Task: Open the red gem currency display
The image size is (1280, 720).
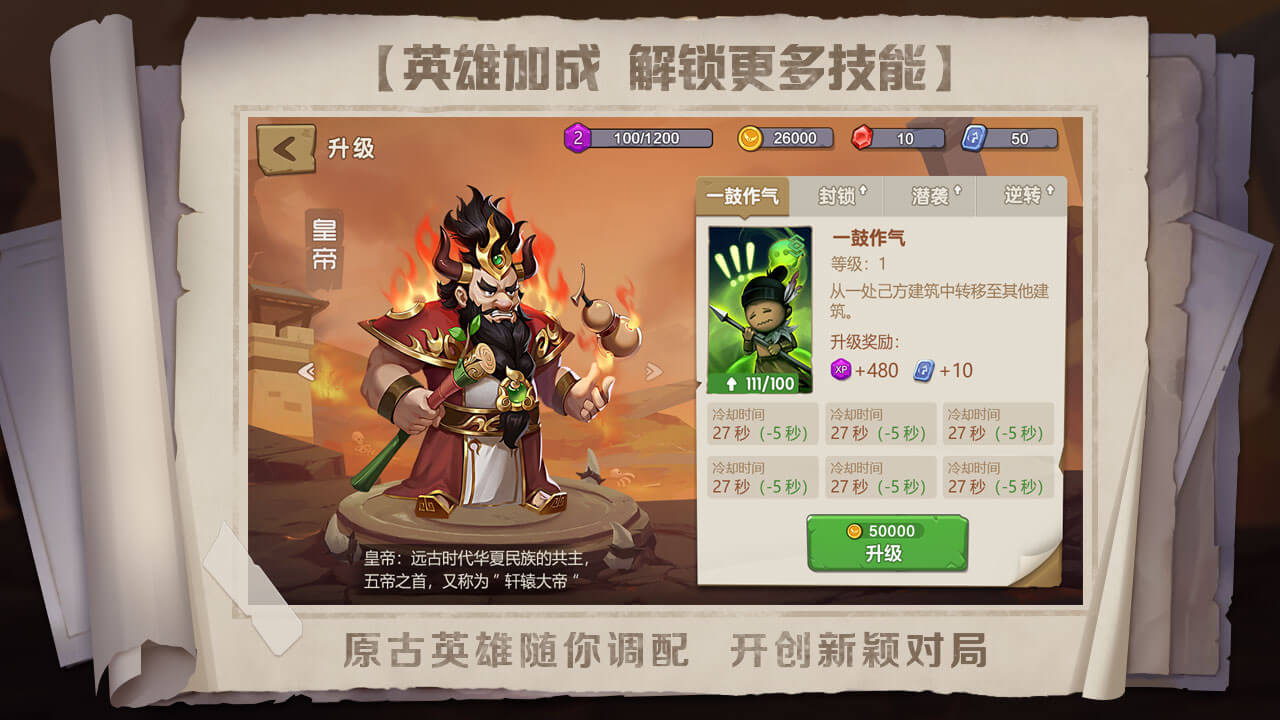Action: point(864,138)
